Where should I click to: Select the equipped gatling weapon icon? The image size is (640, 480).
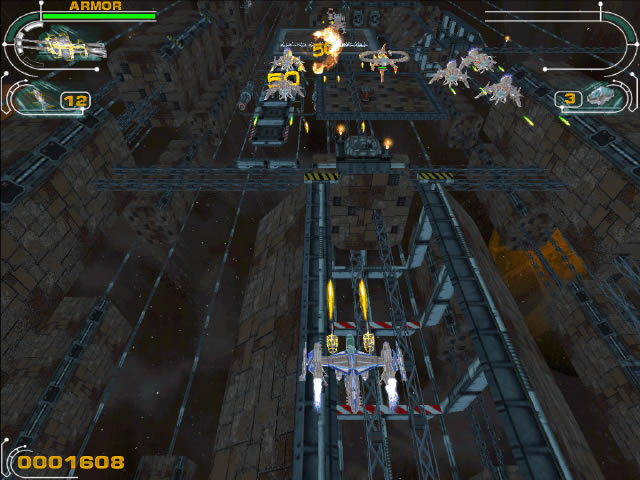(70, 46)
